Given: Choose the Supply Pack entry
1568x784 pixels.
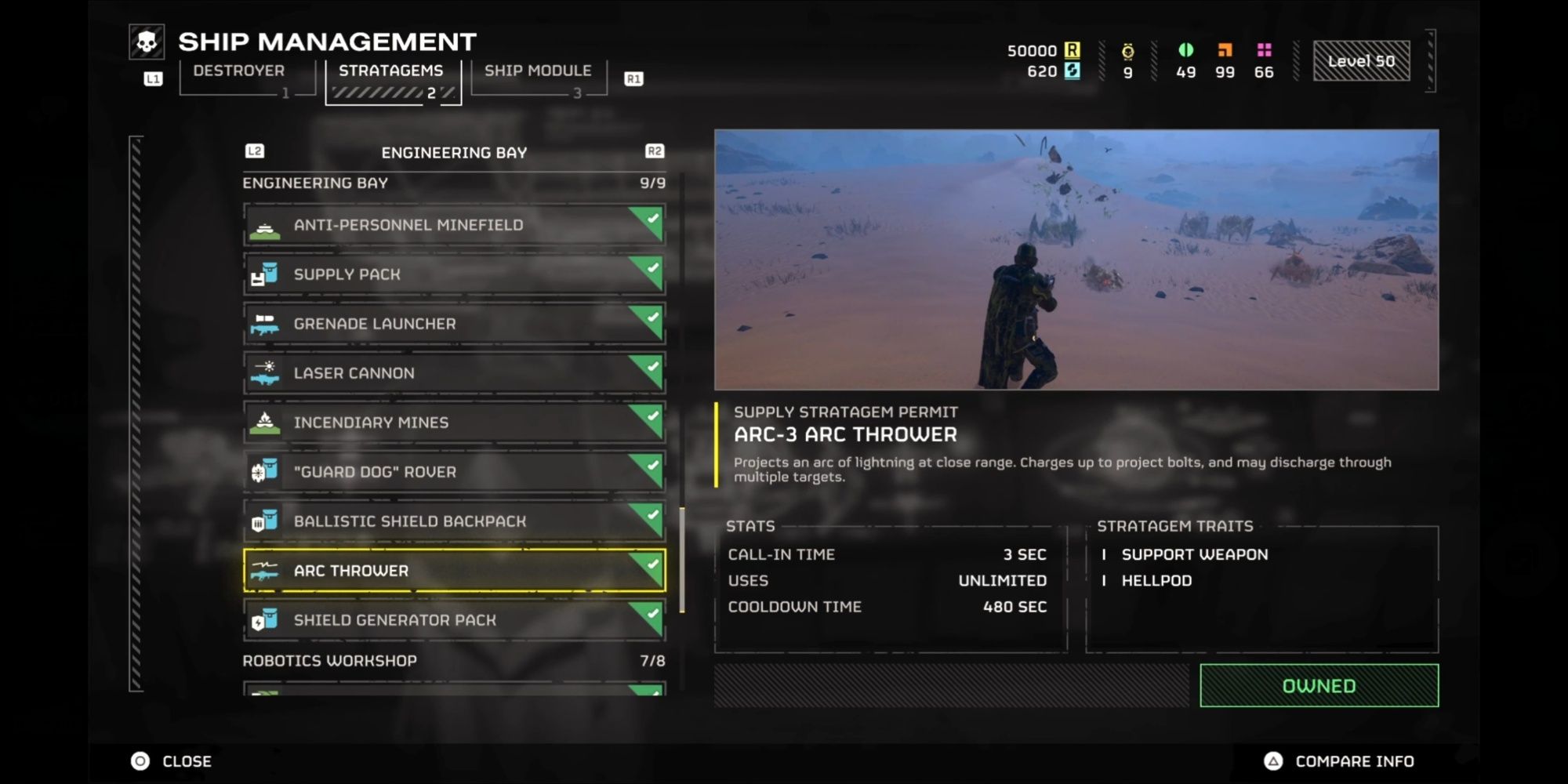Looking at the screenshot, I should (454, 274).
